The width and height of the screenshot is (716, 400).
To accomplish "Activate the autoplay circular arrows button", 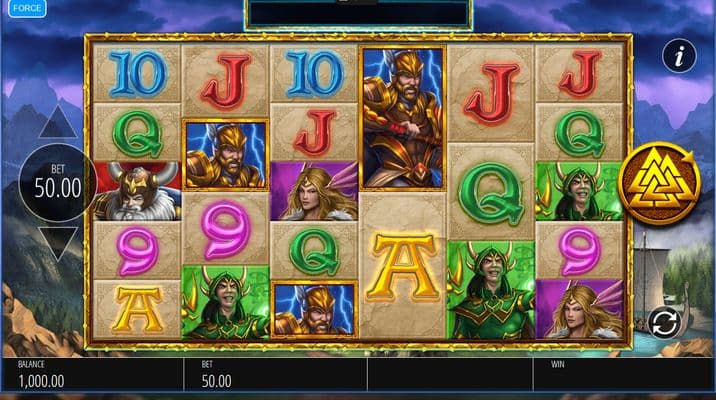I will pyautogui.click(x=663, y=321).
